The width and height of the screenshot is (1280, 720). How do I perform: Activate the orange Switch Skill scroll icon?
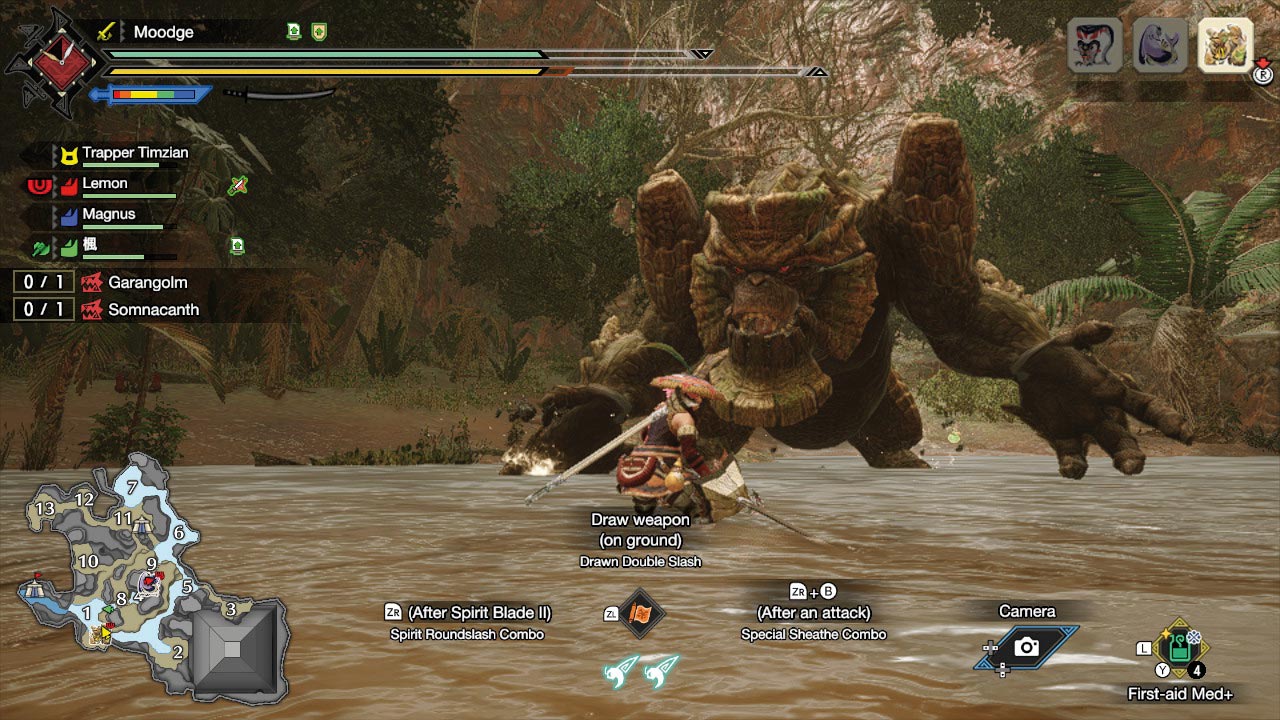tap(641, 614)
